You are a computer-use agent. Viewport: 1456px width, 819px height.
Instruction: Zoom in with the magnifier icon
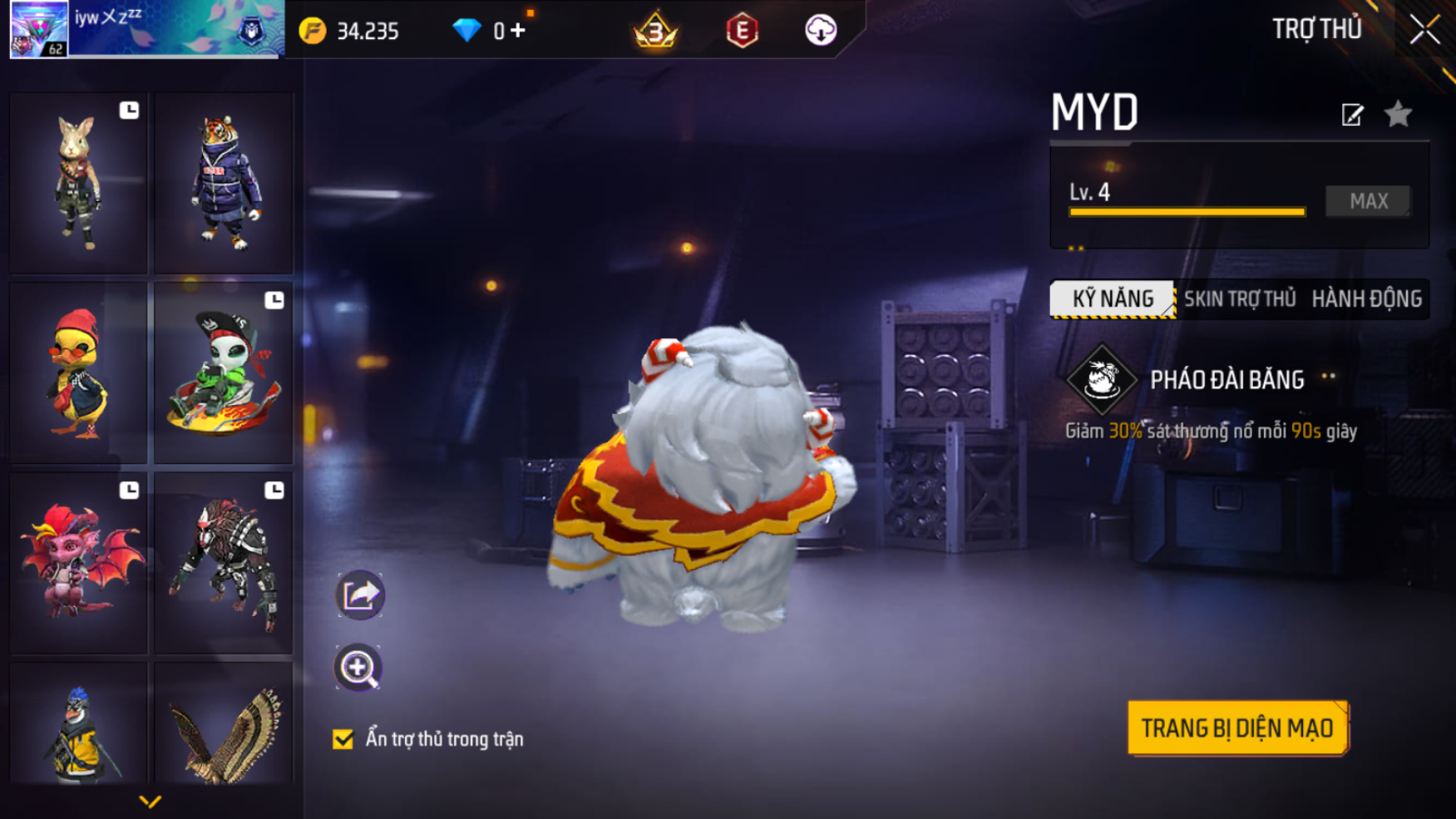(x=358, y=668)
